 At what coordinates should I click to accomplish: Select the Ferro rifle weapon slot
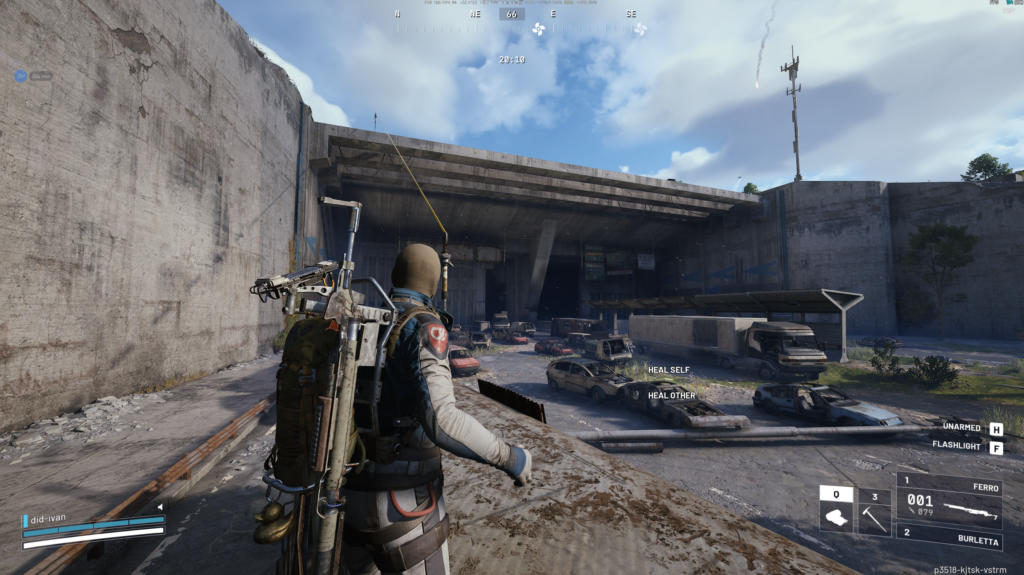point(949,499)
